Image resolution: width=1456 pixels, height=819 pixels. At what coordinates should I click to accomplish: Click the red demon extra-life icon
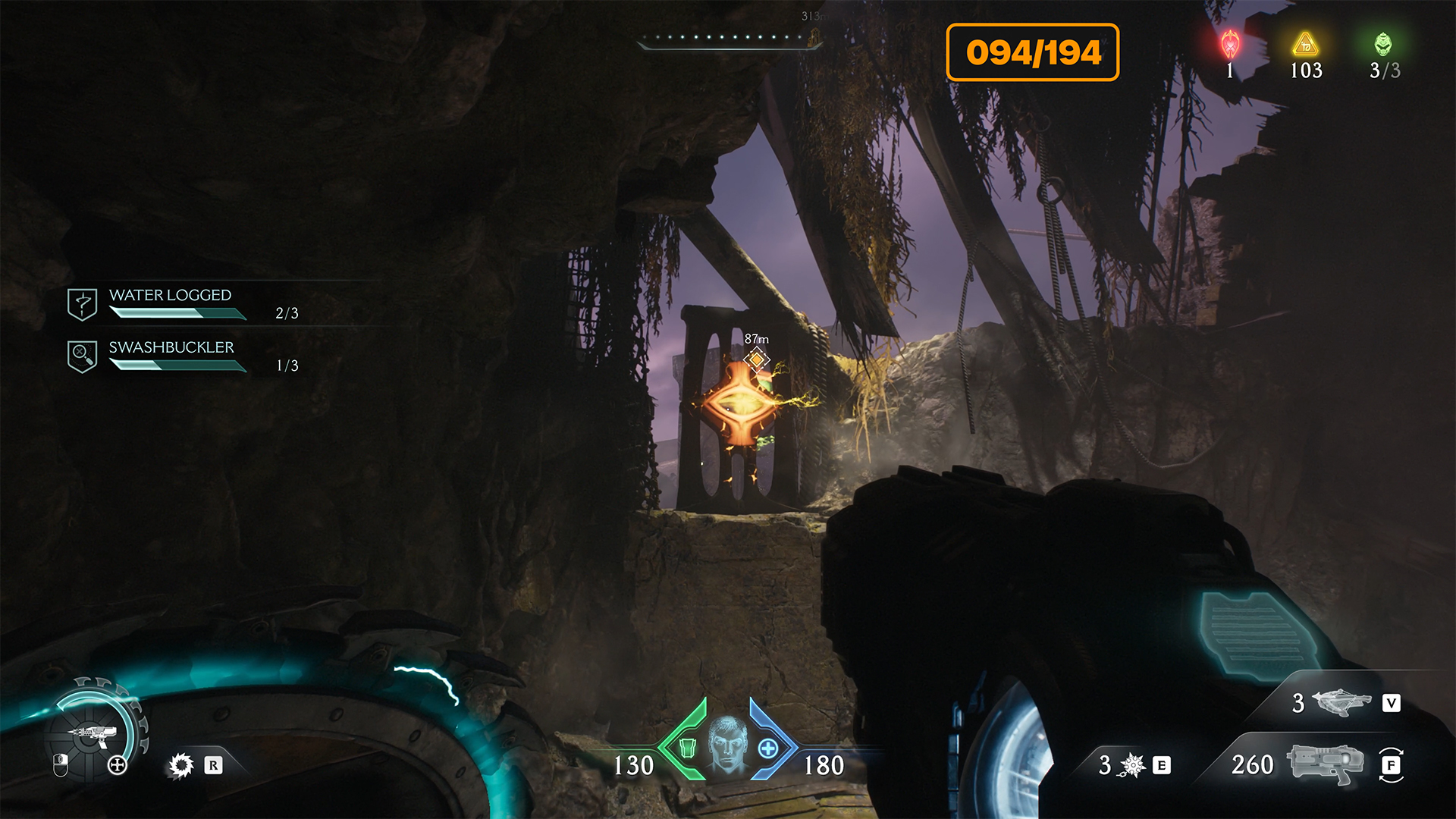1230,45
